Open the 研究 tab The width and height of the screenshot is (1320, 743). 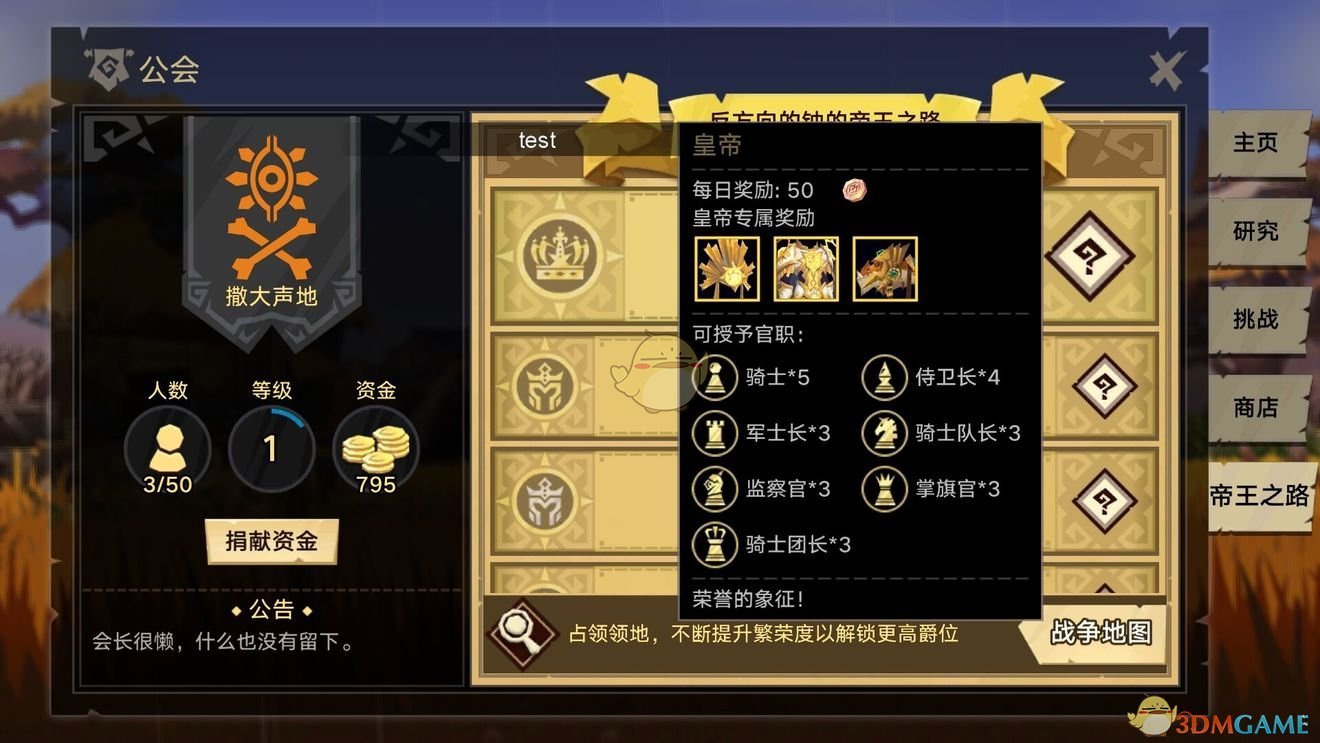[1256, 231]
